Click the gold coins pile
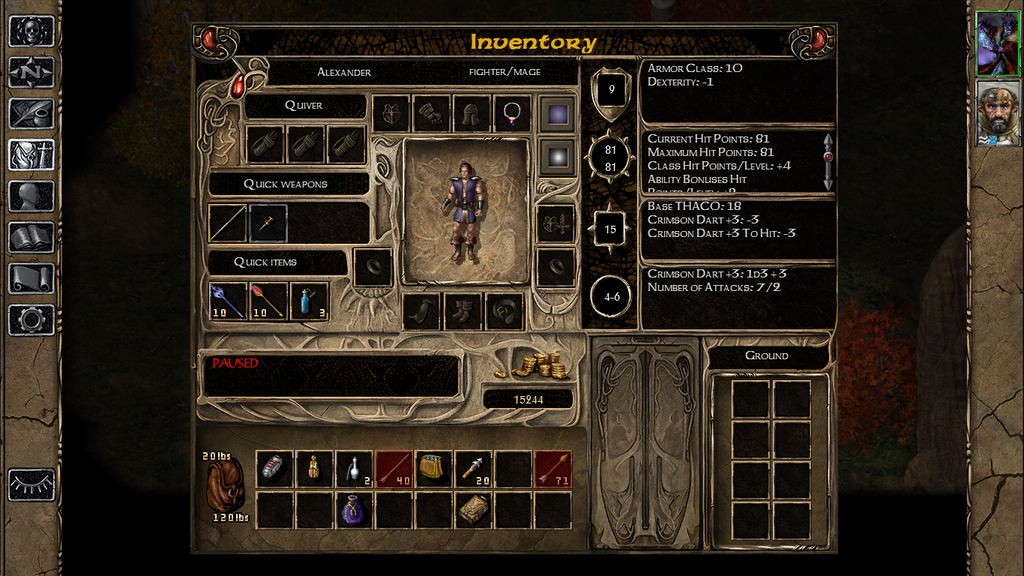Screen dimensions: 1024x576 click(541, 365)
